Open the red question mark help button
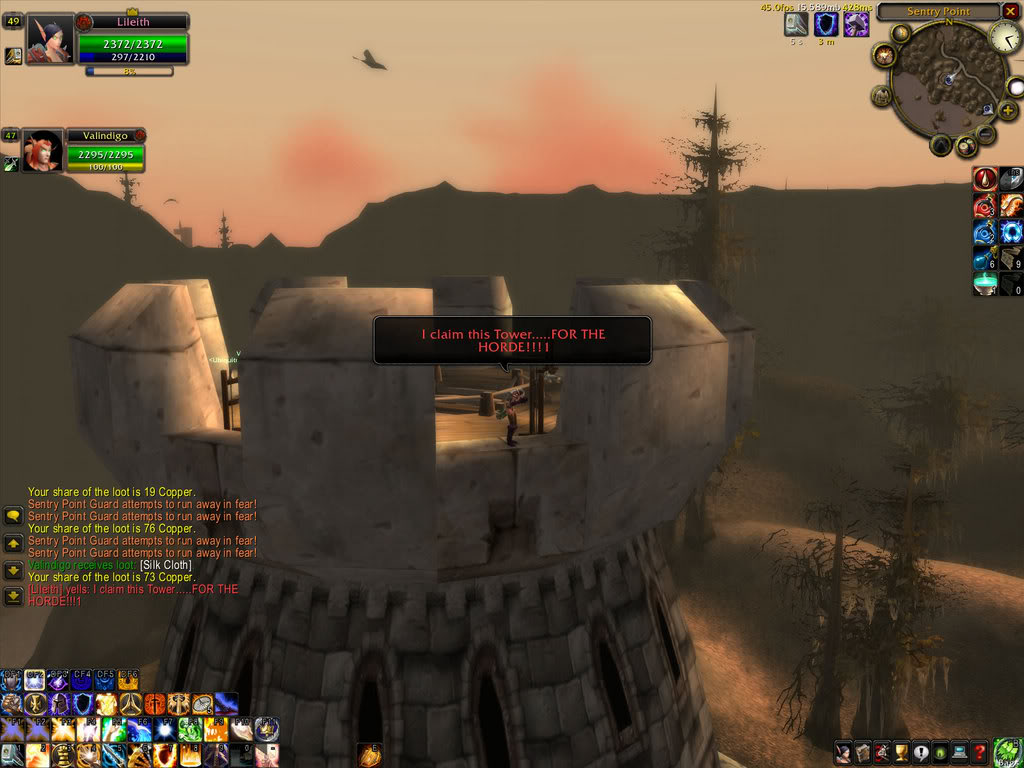The image size is (1024, 768). point(979,753)
